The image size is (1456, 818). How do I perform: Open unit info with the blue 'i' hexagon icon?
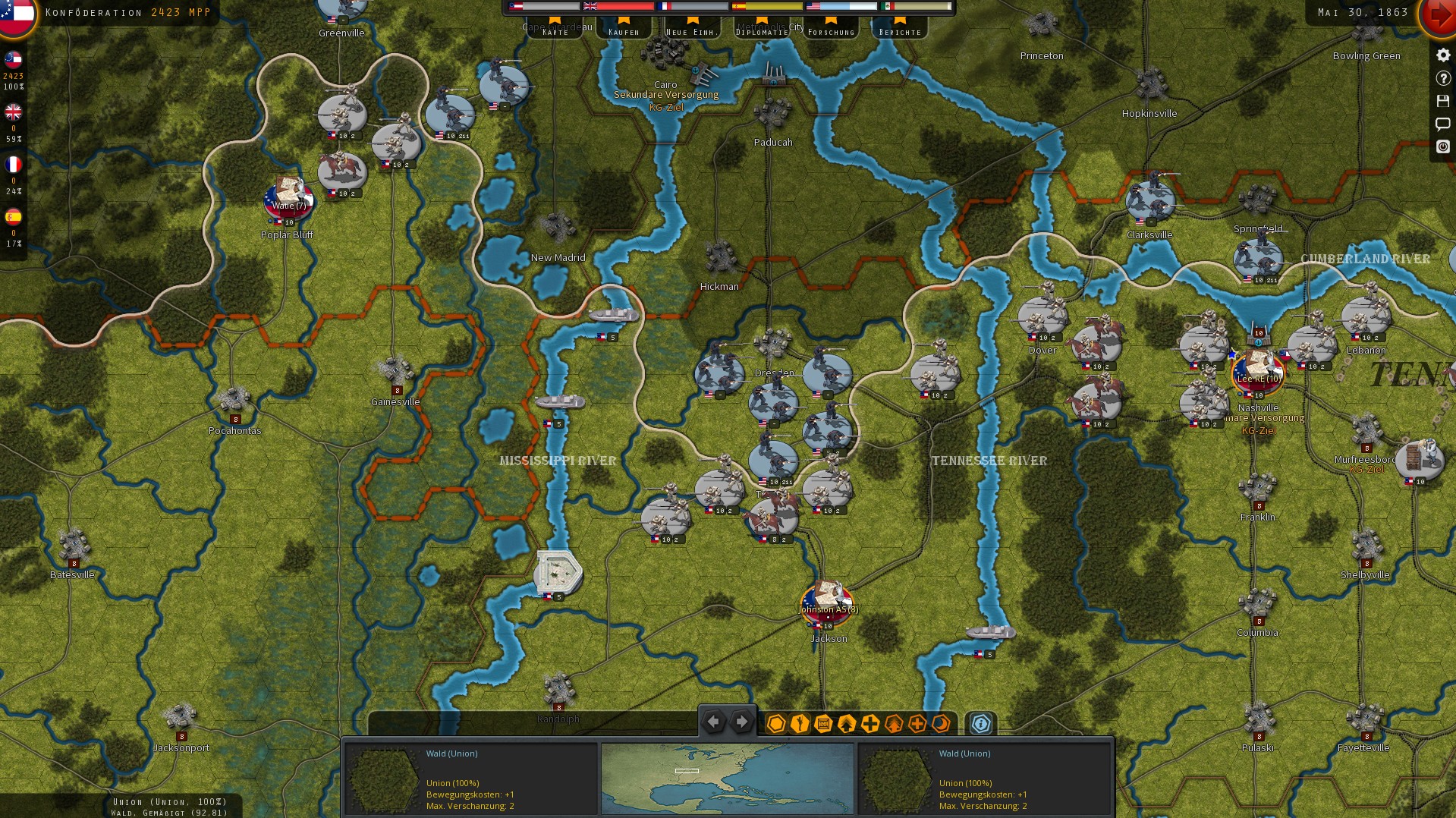pos(981,725)
